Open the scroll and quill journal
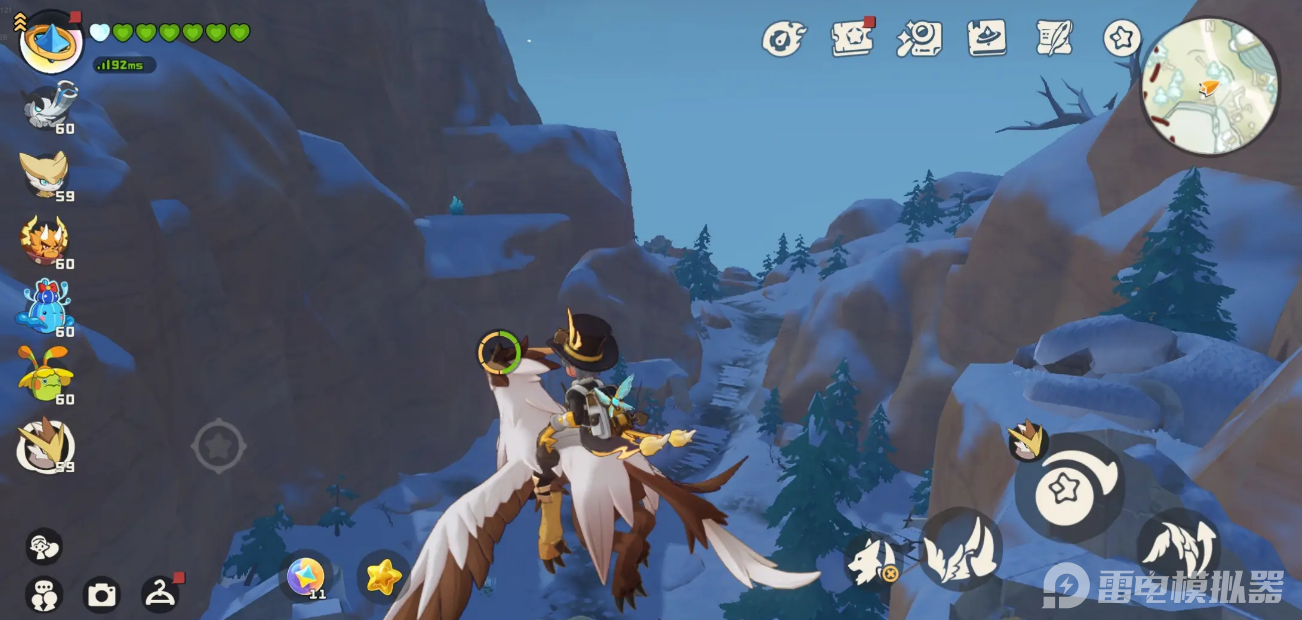The image size is (1302, 620). pyautogui.click(x=1054, y=38)
